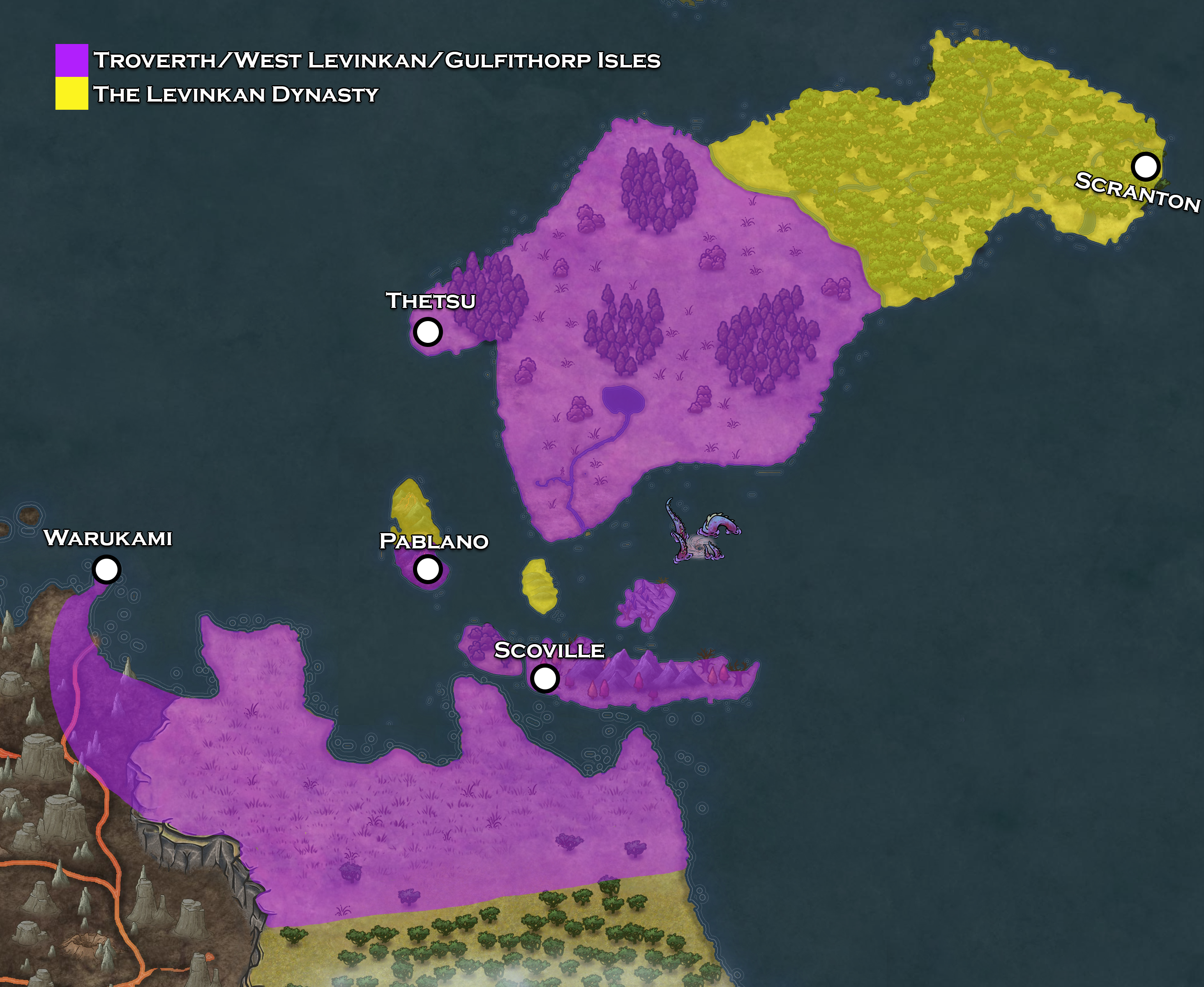1204x987 pixels.
Task: Select the yellow Levinkan Dynasty legend swatch
Action: point(72,93)
